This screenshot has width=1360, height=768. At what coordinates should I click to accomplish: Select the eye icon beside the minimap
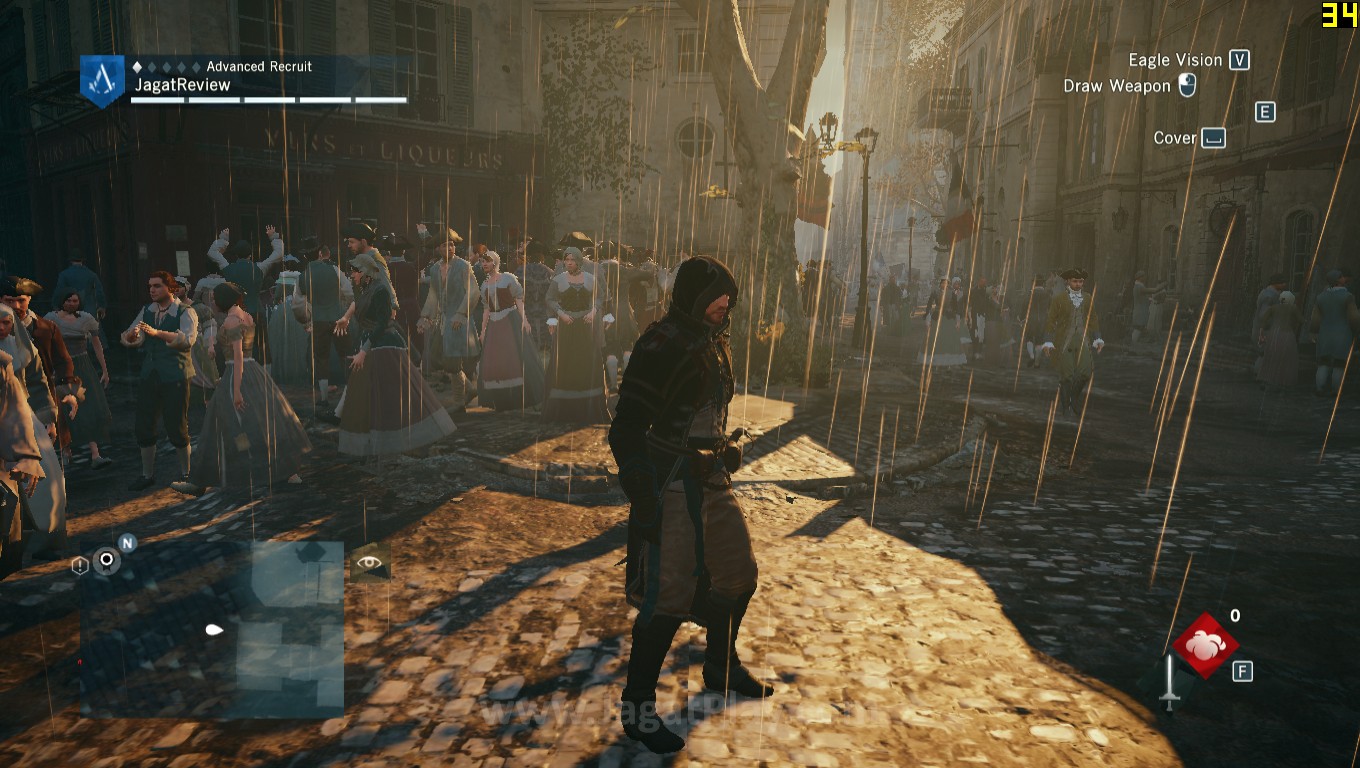[370, 563]
